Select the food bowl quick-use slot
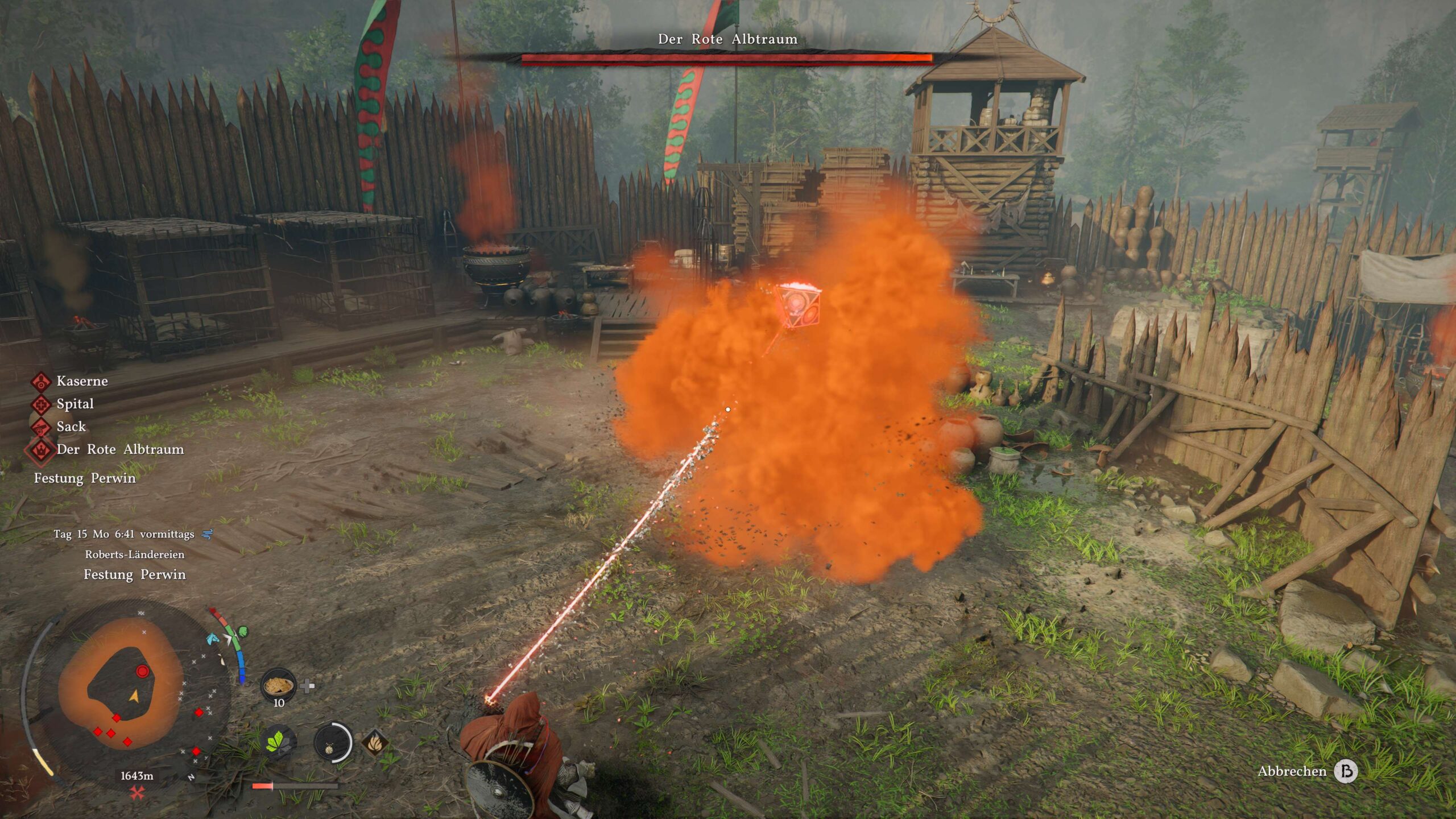The width and height of the screenshot is (1456, 819). (x=278, y=685)
